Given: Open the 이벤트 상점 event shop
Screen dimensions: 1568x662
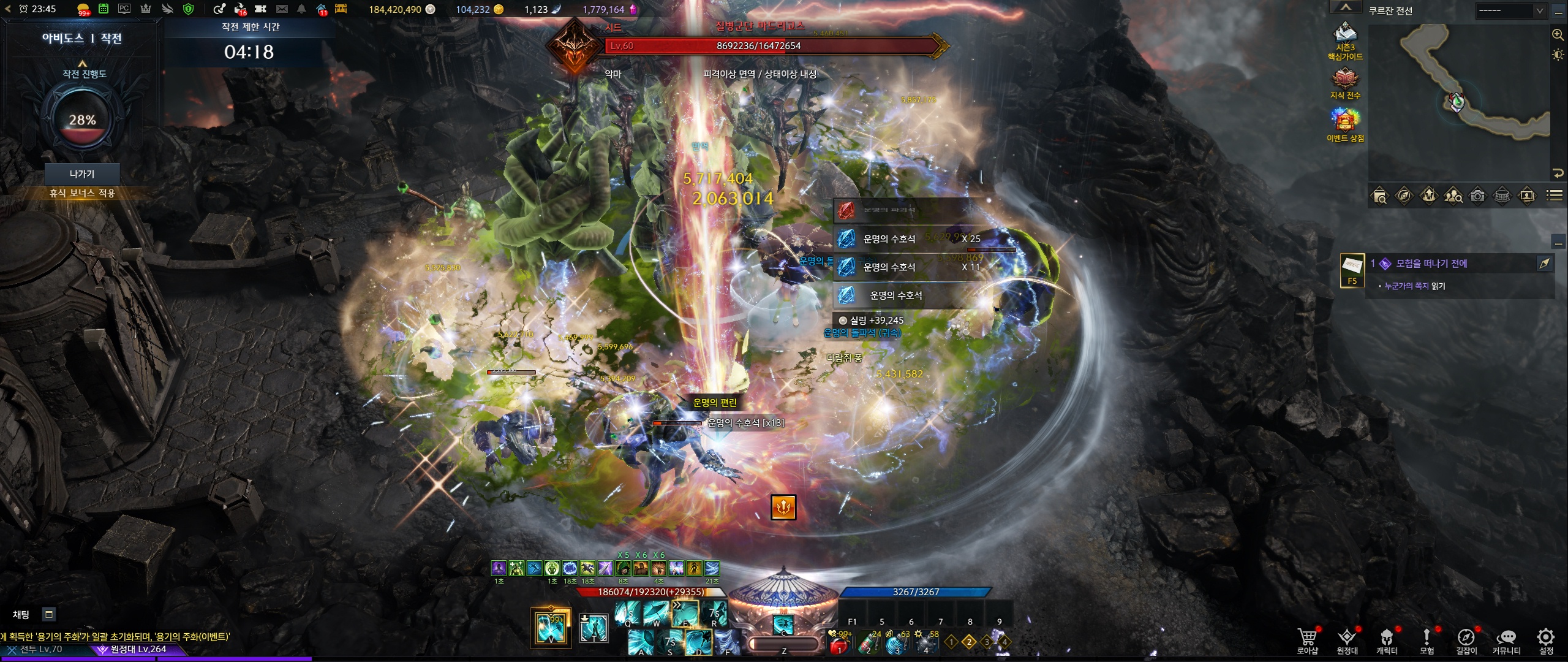Looking at the screenshot, I should (x=1345, y=121).
